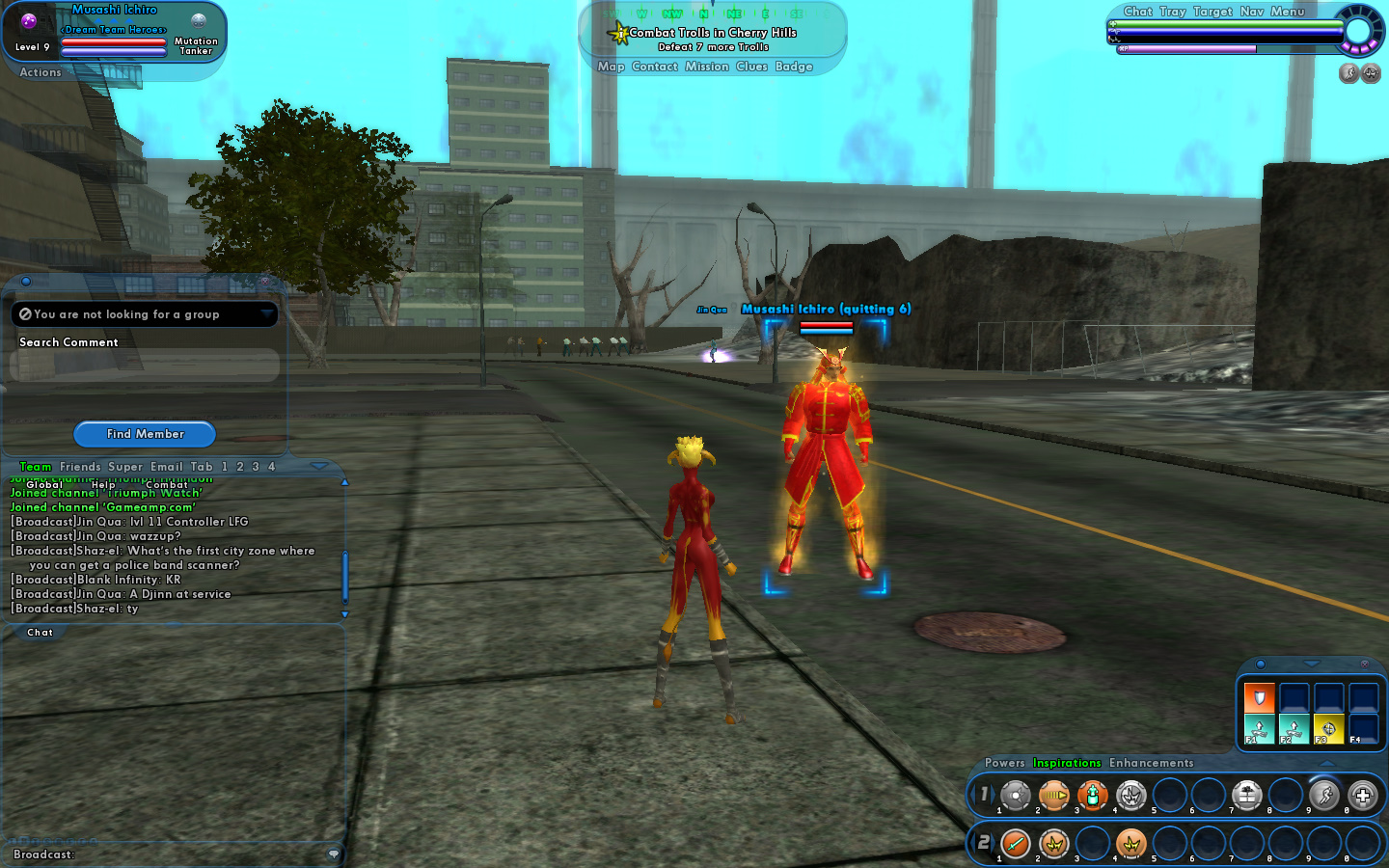Open the main Menu at top right
Viewport: 1389px width, 868px height.
1287,12
